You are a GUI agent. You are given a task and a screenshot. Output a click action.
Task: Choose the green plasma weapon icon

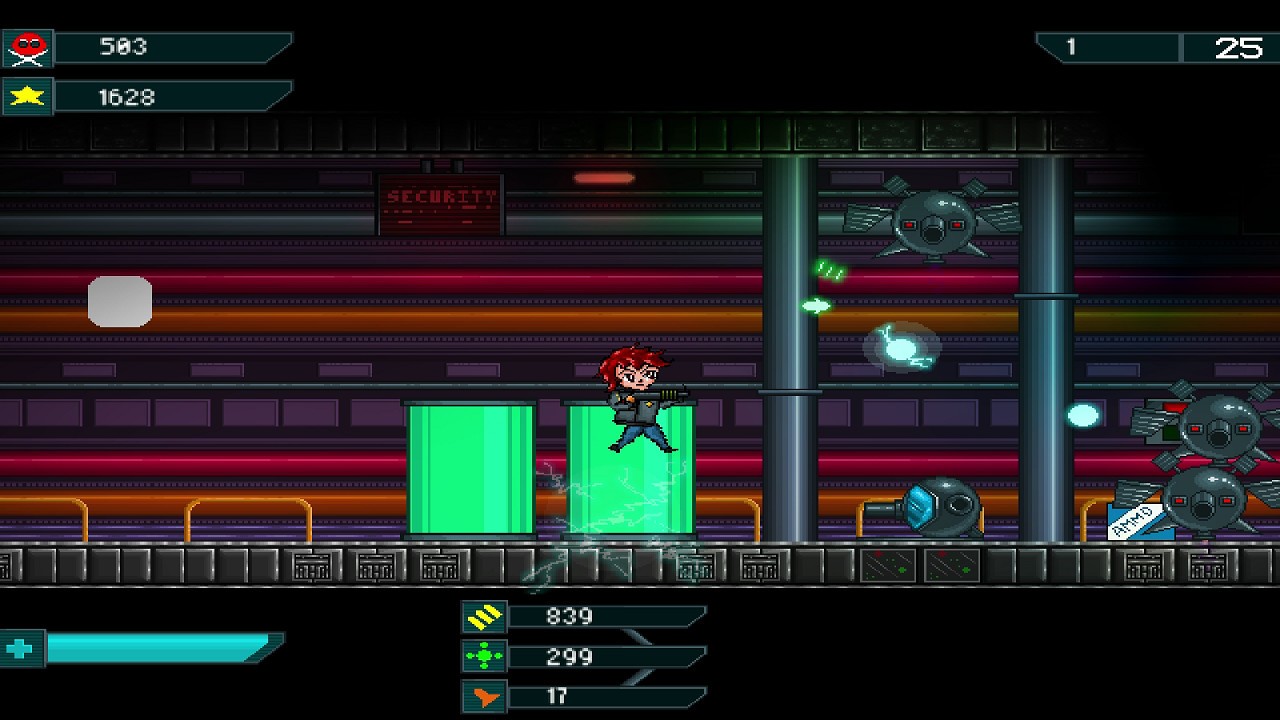(484, 657)
